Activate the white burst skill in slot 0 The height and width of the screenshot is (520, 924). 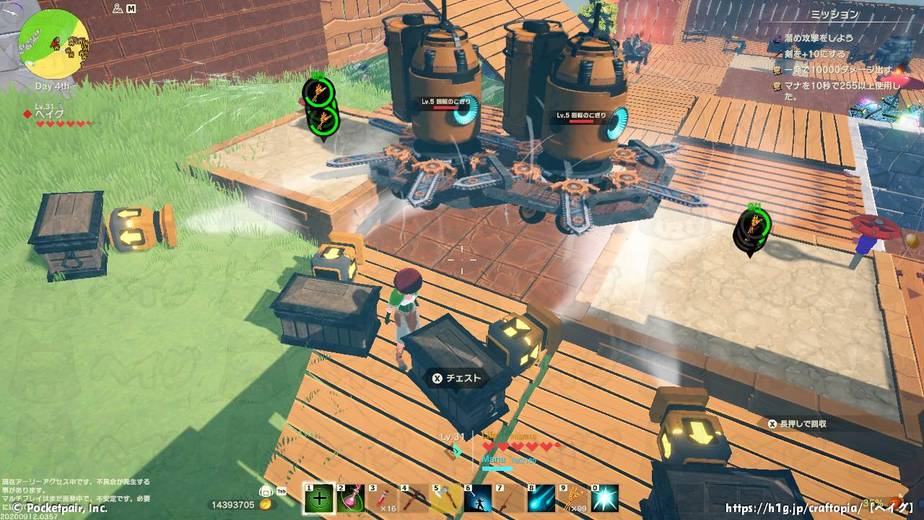point(605,497)
